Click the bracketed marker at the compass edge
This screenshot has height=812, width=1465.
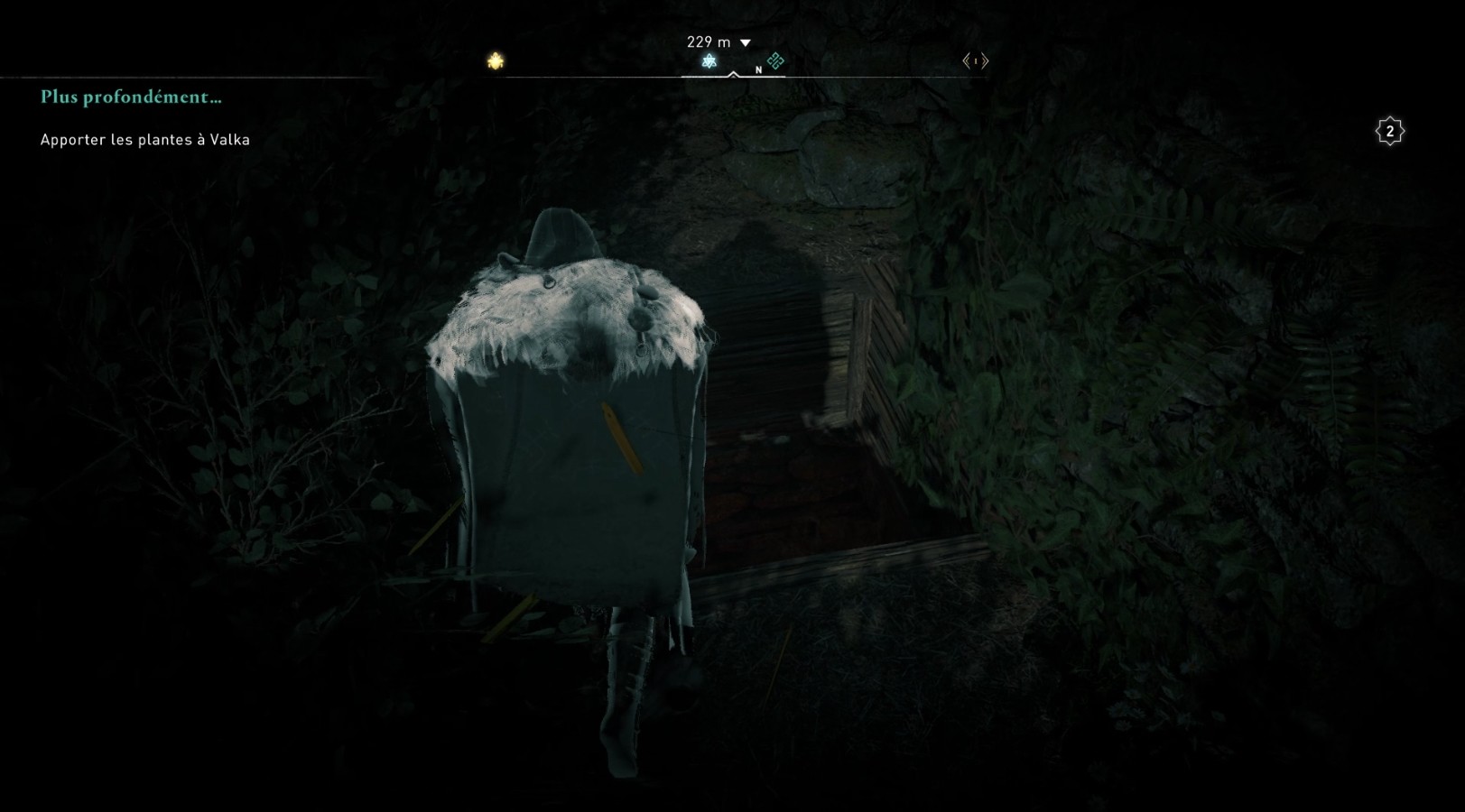(x=976, y=61)
